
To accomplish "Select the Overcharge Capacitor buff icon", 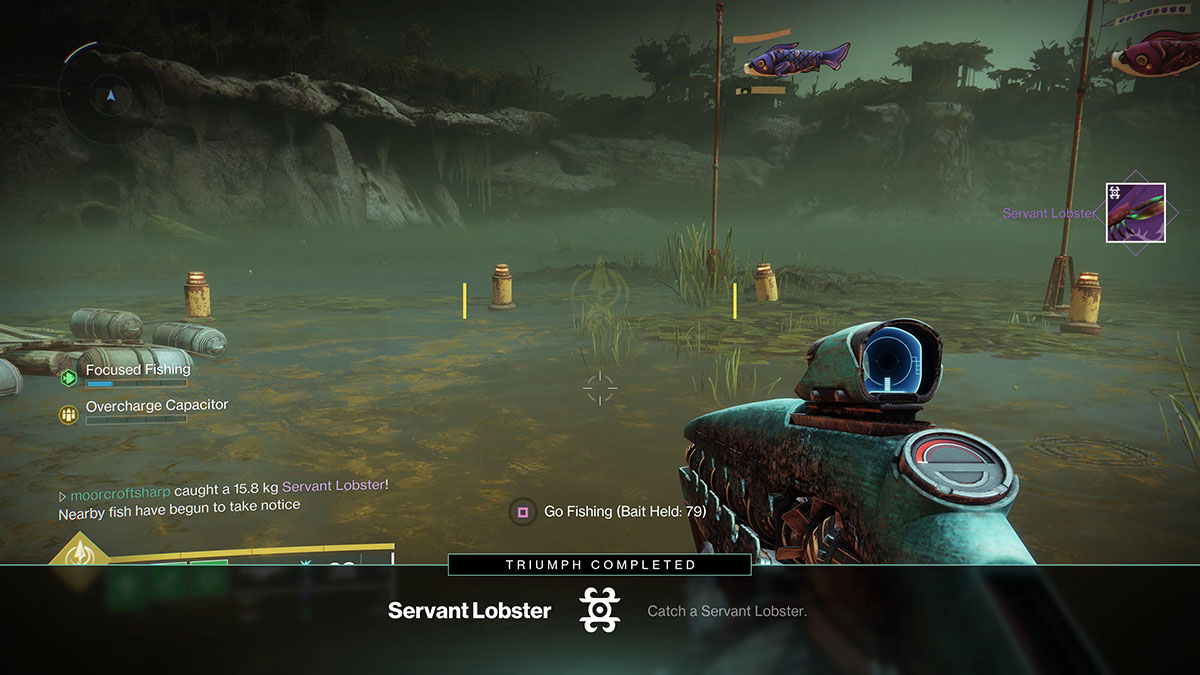I will tap(68, 413).
